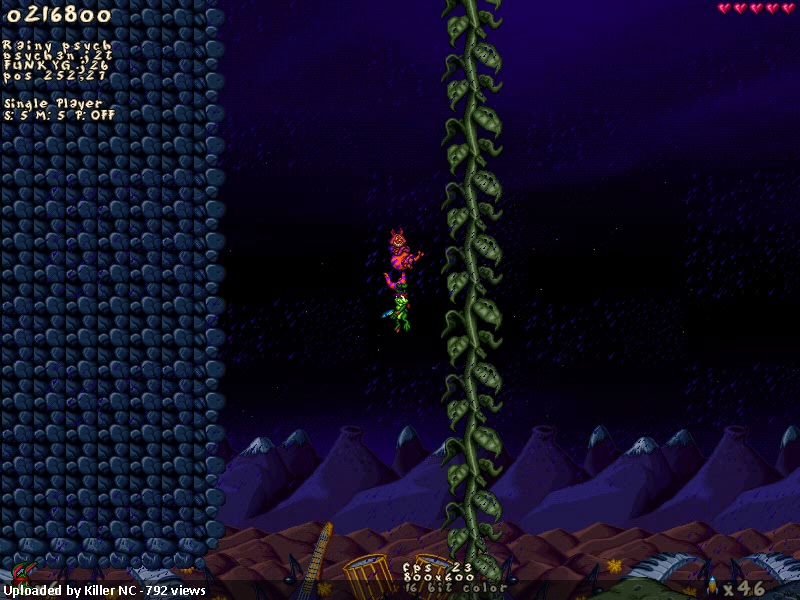800x600 pixels.
Task: Select the rocket weapon ammo icon
Action: pyautogui.click(x=712, y=584)
